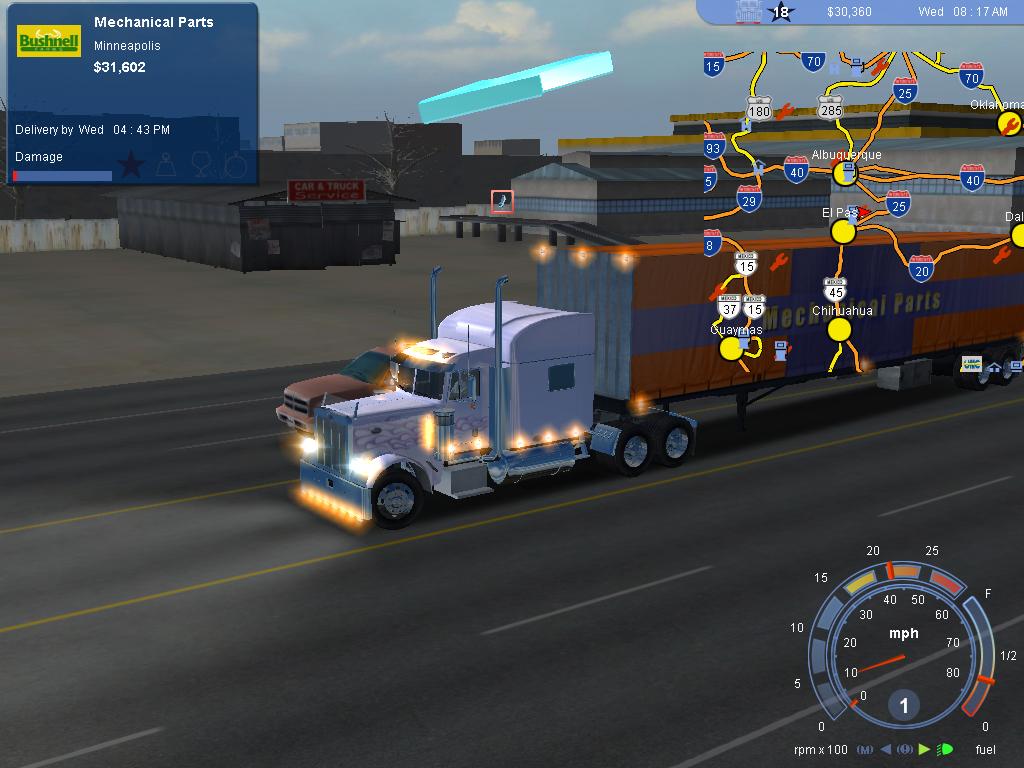Toggle the green headlights indicator
The width and height of the screenshot is (1024, 768).
(946, 749)
